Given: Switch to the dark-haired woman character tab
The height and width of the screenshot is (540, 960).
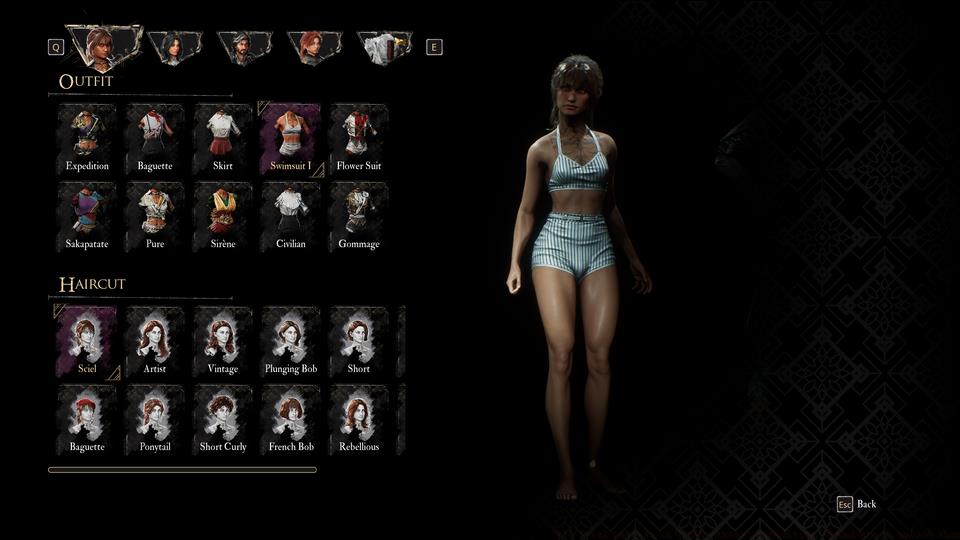Looking at the screenshot, I should pyautogui.click(x=174, y=46).
